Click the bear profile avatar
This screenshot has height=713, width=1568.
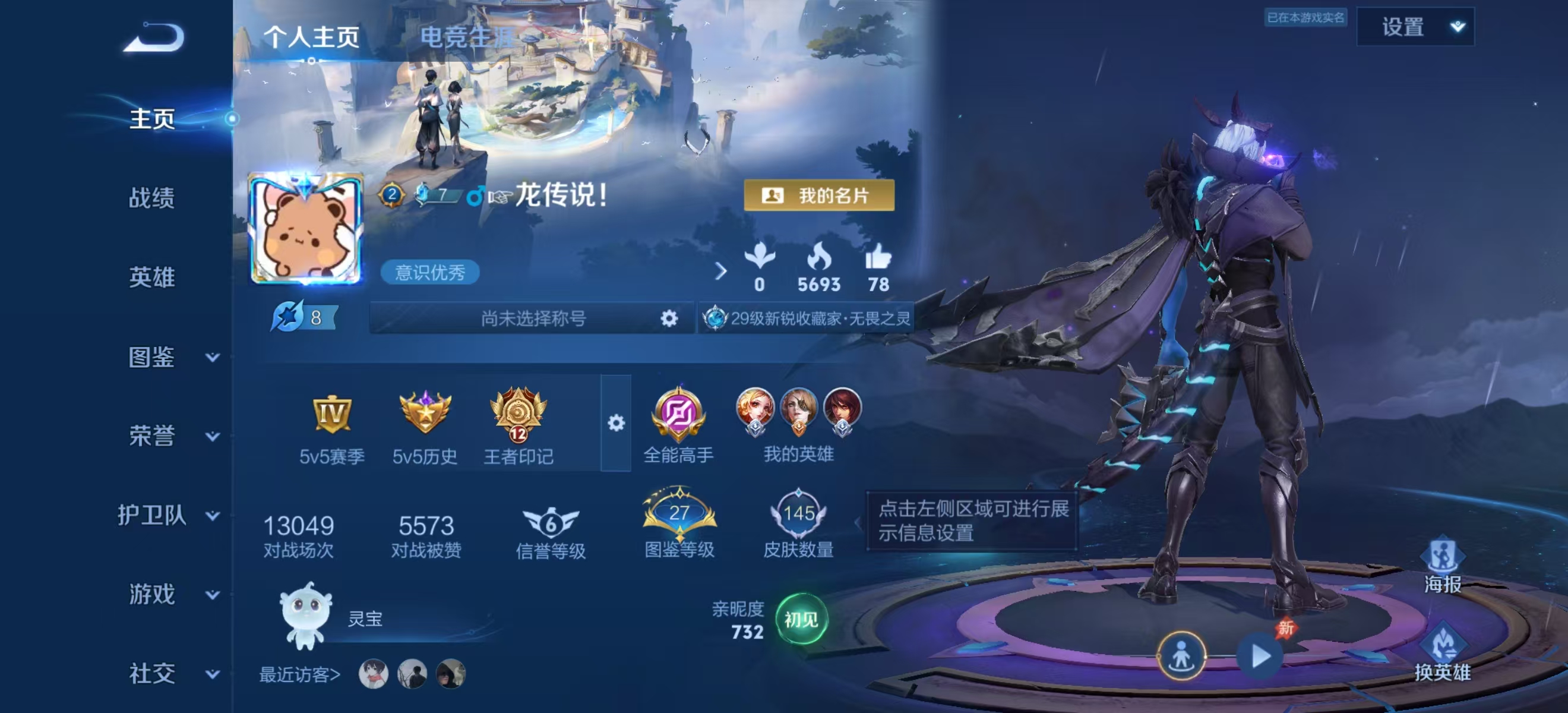pos(305,229)
